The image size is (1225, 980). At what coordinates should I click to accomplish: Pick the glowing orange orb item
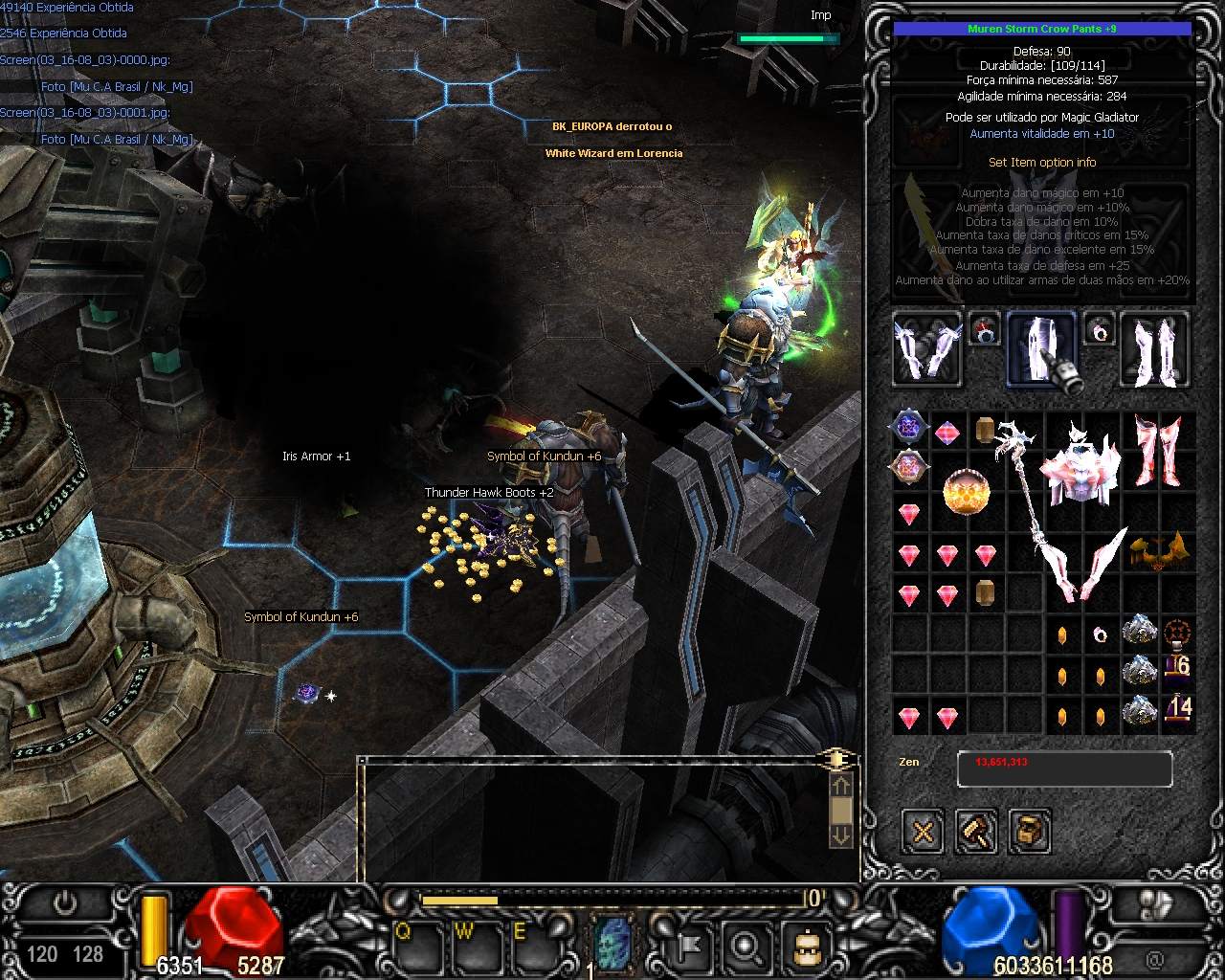[966, 492]
